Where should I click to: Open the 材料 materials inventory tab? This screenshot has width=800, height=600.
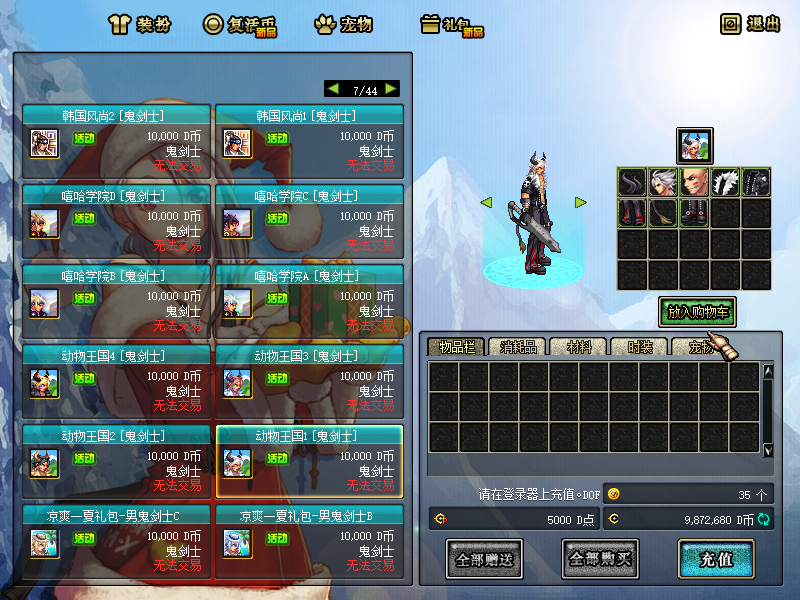[x=577, y=347]
